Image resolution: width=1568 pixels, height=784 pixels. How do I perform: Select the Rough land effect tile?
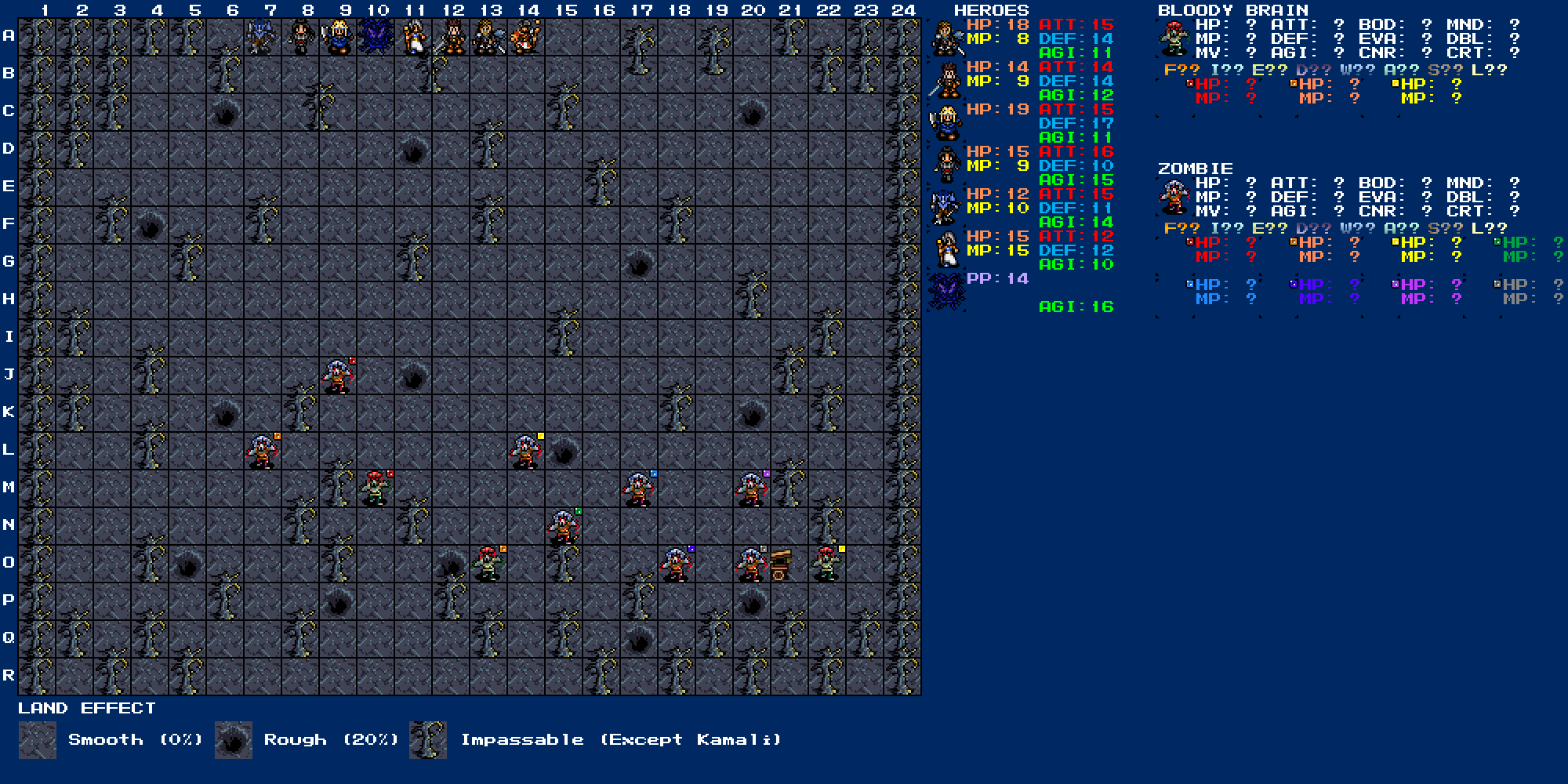pos(234,740)
